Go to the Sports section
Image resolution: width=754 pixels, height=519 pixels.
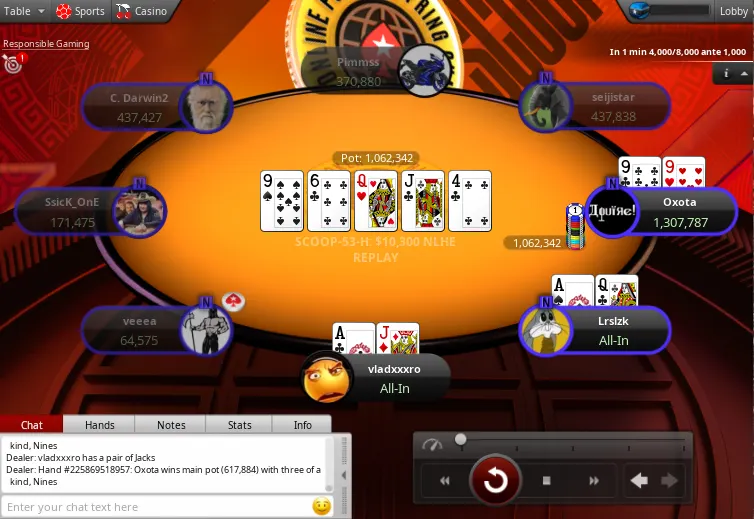point(80,11)
